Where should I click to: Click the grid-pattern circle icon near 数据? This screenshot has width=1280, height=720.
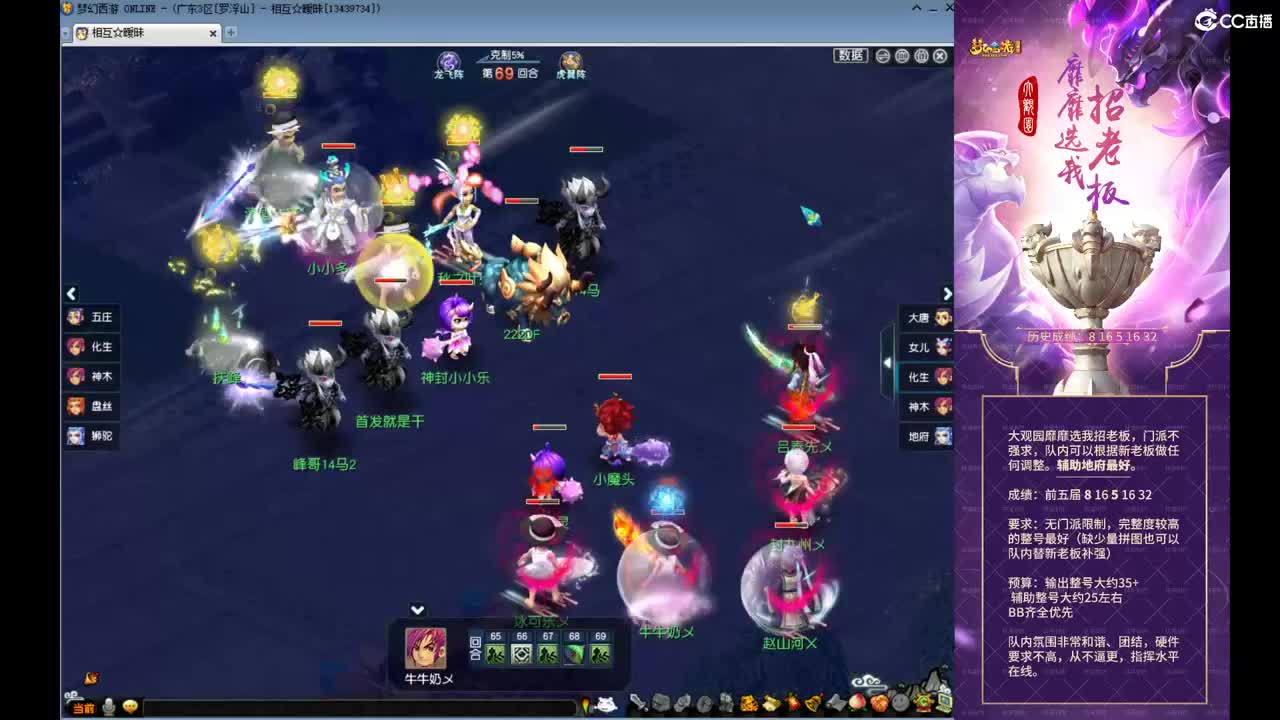[902, 56]
